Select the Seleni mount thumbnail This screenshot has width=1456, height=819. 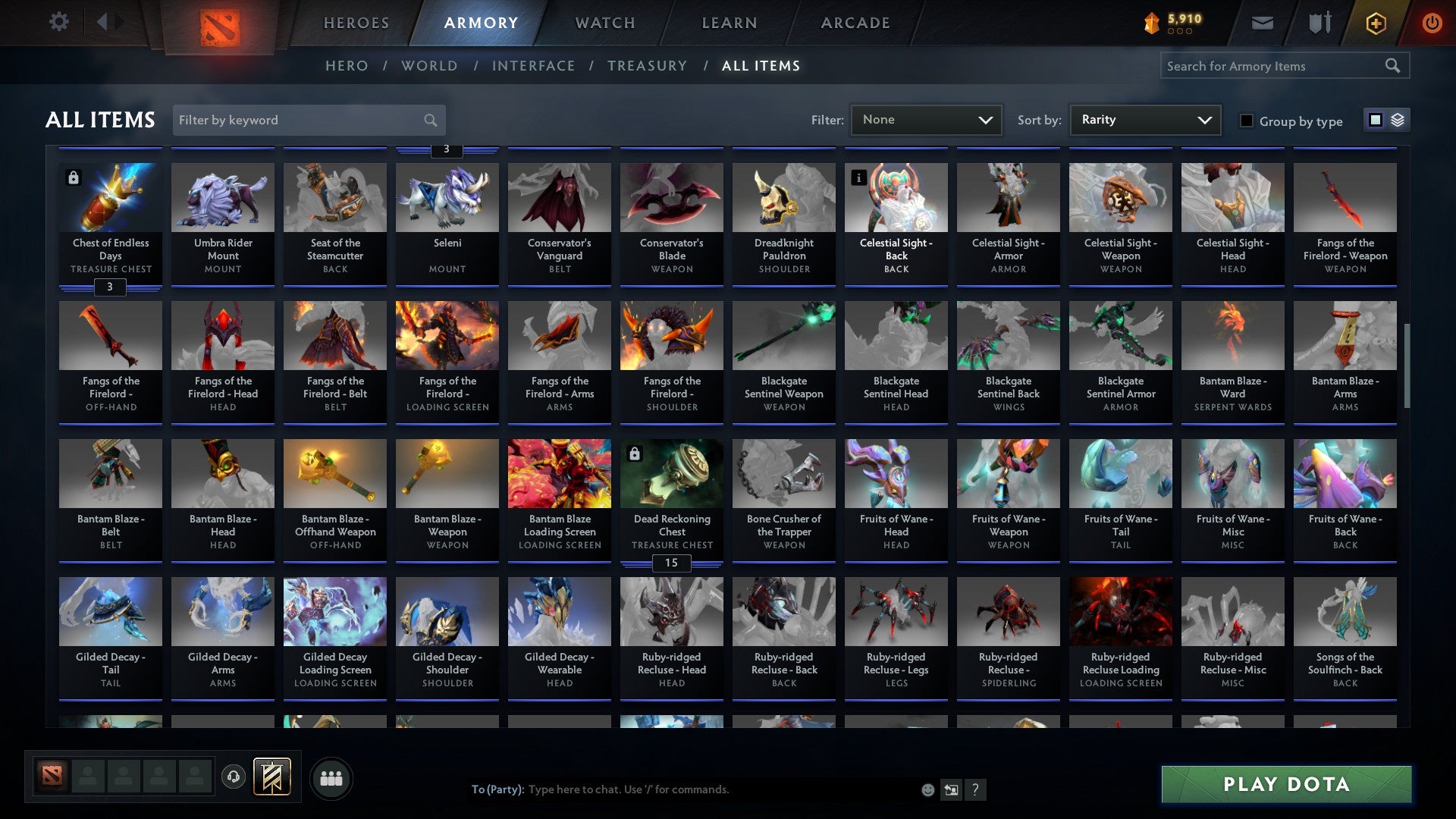(x=447, y=197)
